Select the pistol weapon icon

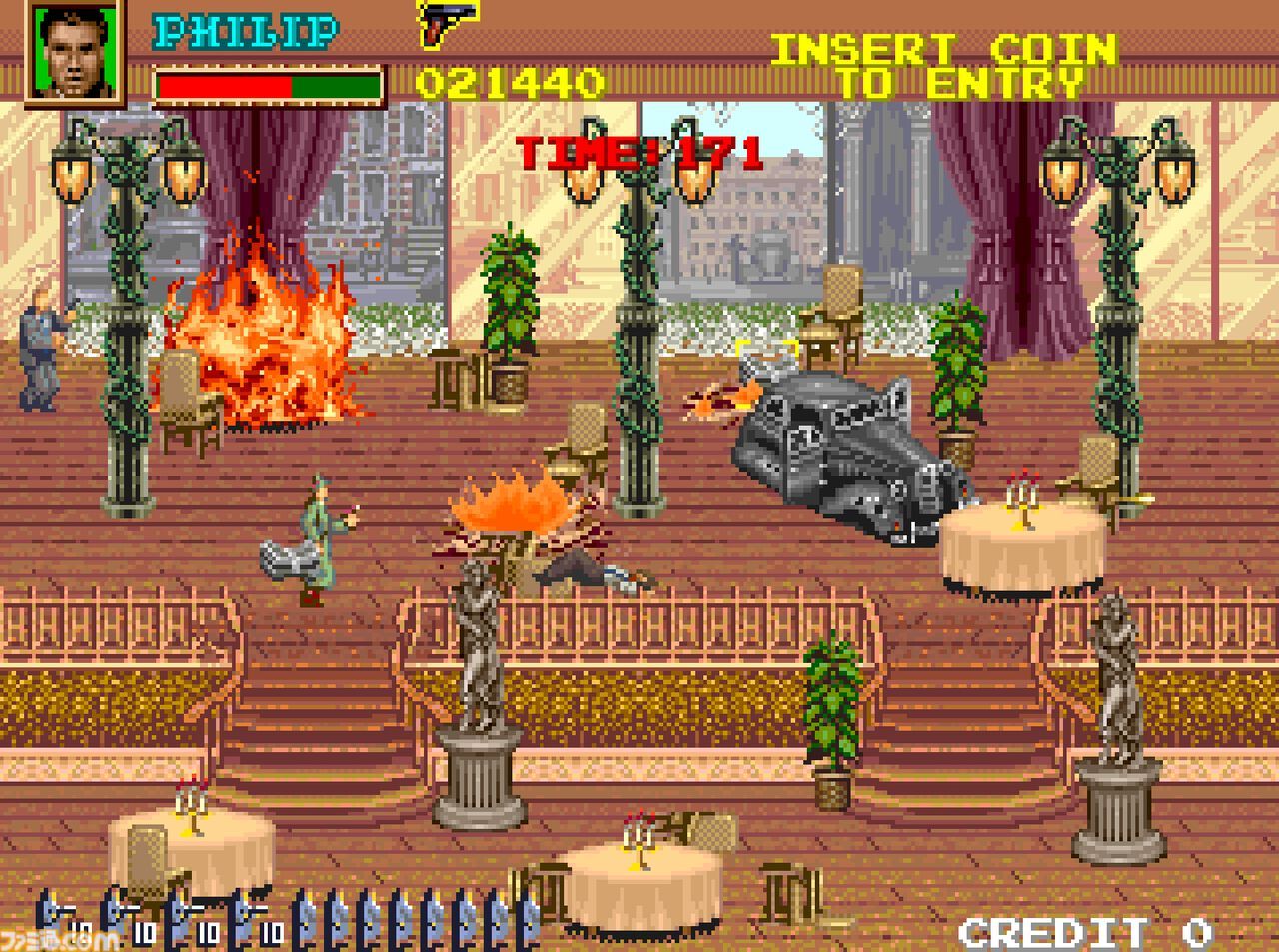[447, 24]
